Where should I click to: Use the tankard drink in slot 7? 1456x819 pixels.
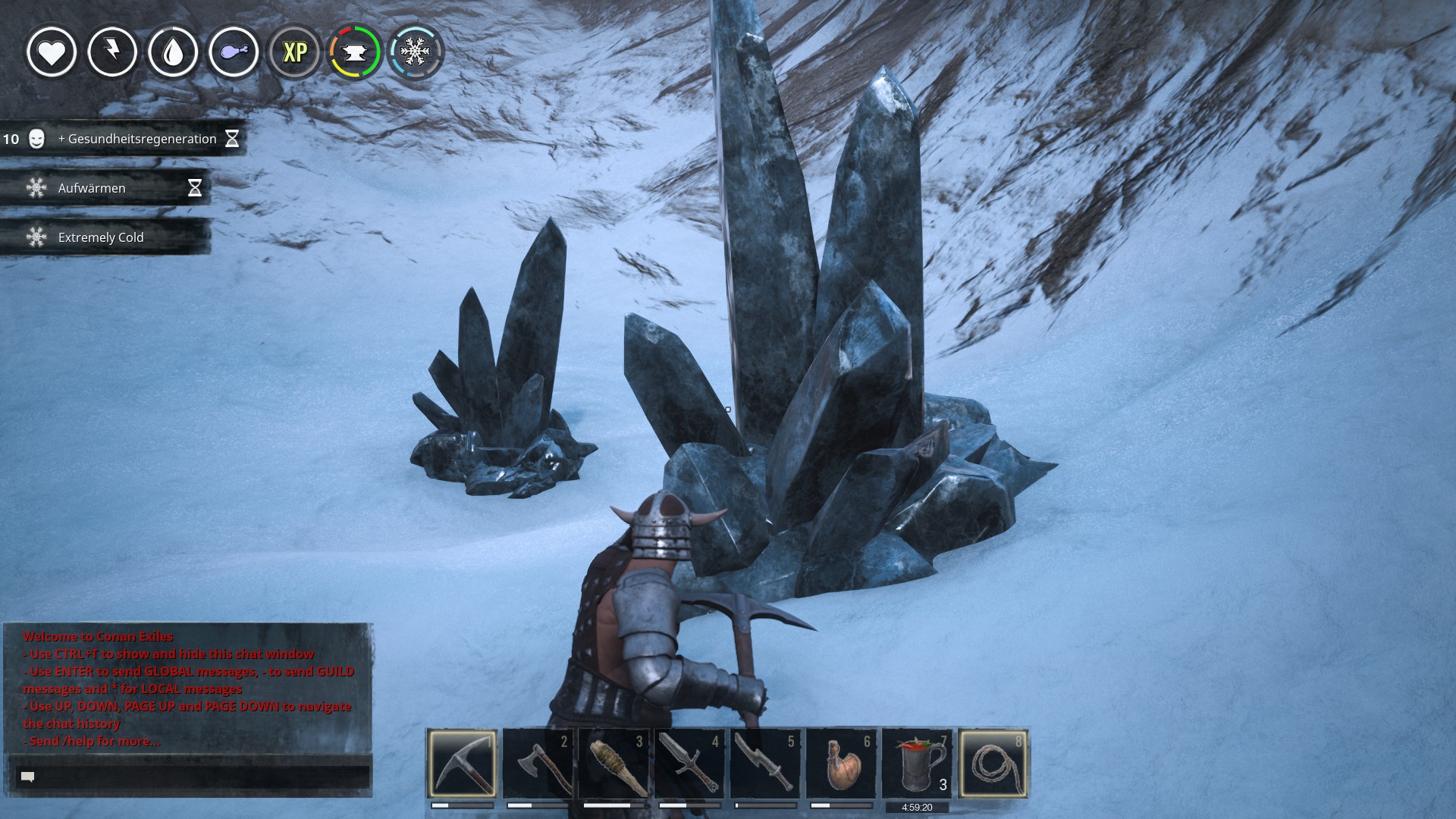[918, 763]
